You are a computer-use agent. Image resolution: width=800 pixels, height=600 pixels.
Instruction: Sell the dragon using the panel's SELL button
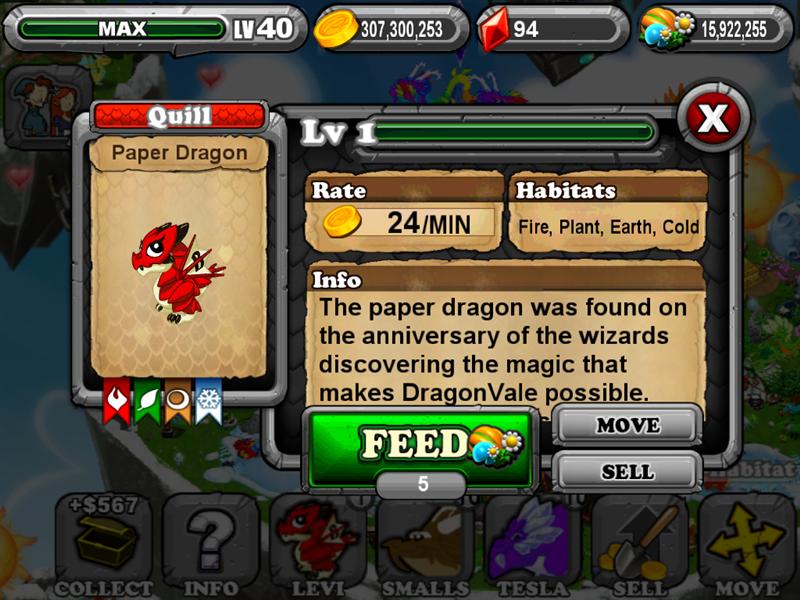point(627,471)
